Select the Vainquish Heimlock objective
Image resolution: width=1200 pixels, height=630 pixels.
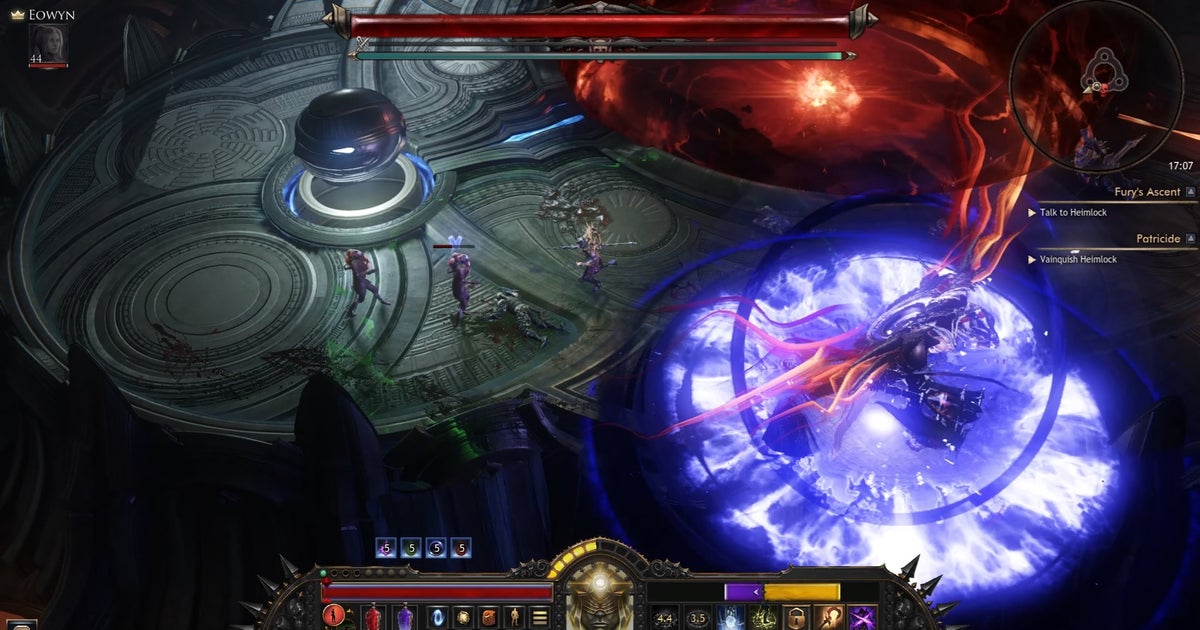[x=1079, y=259]
